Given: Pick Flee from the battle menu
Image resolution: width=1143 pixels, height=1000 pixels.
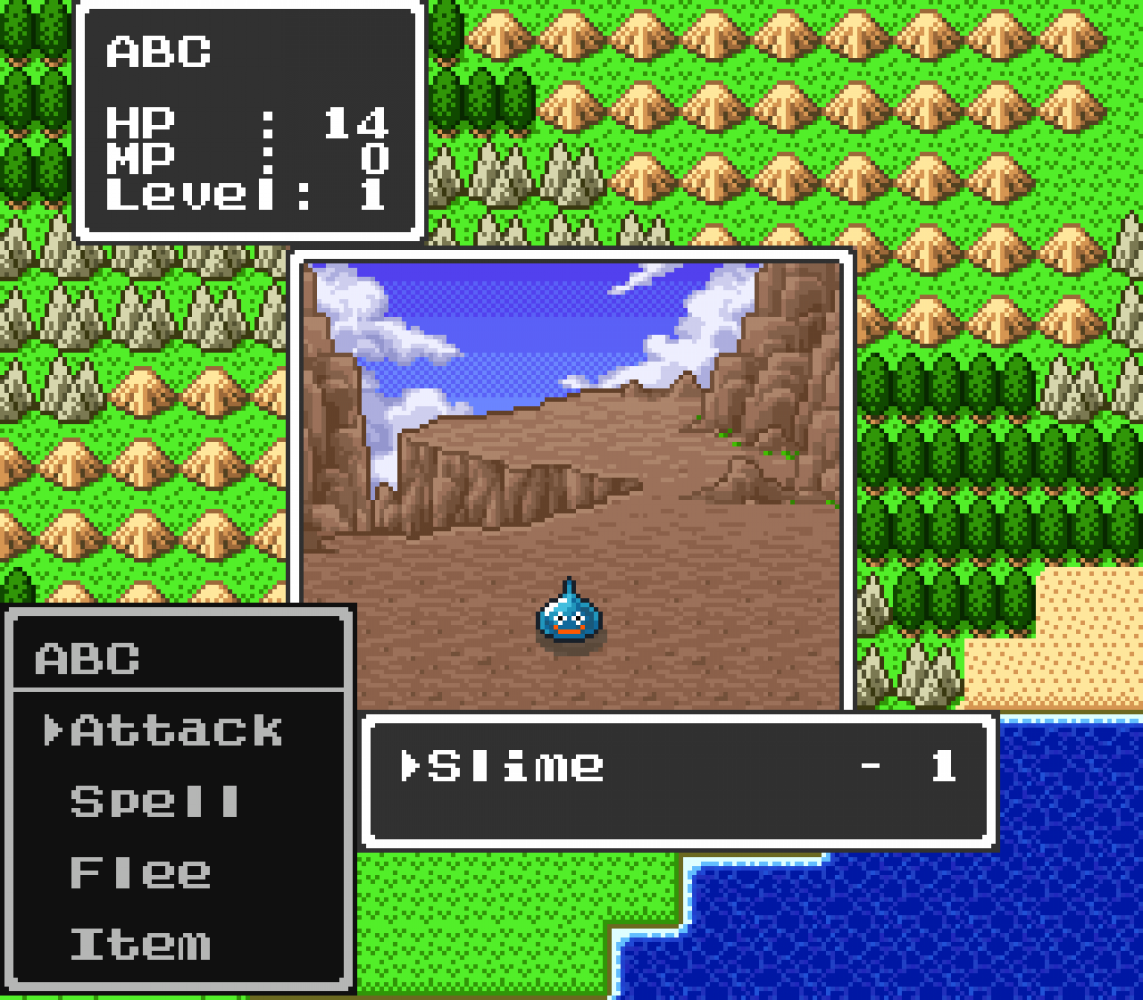Looking at the screenshot, I should tap(140, 873).
